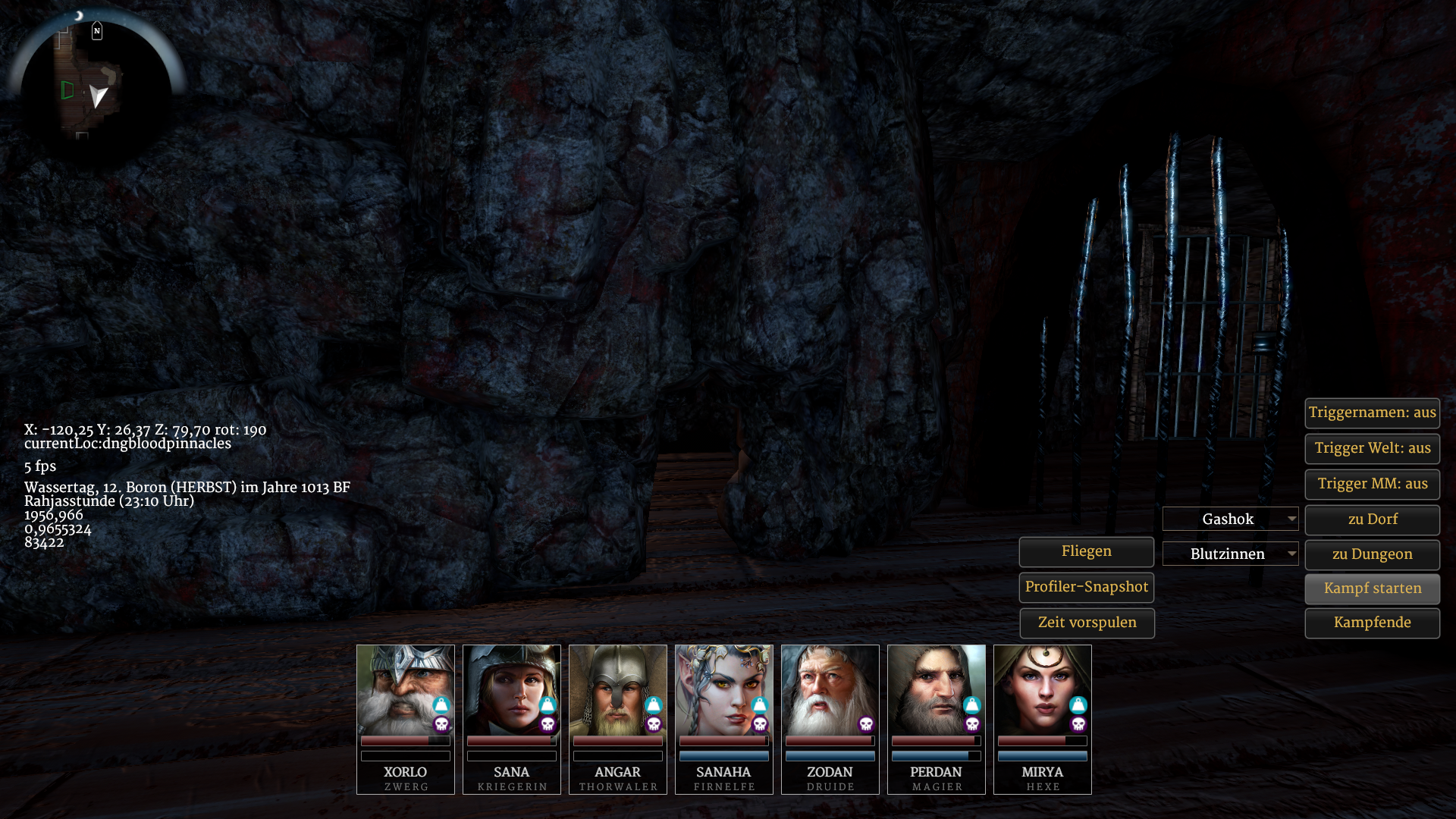Choose Perdan the Magier portrait
Image resolution: width=1456 pixels, height=819 pixels.
point(936,690)
